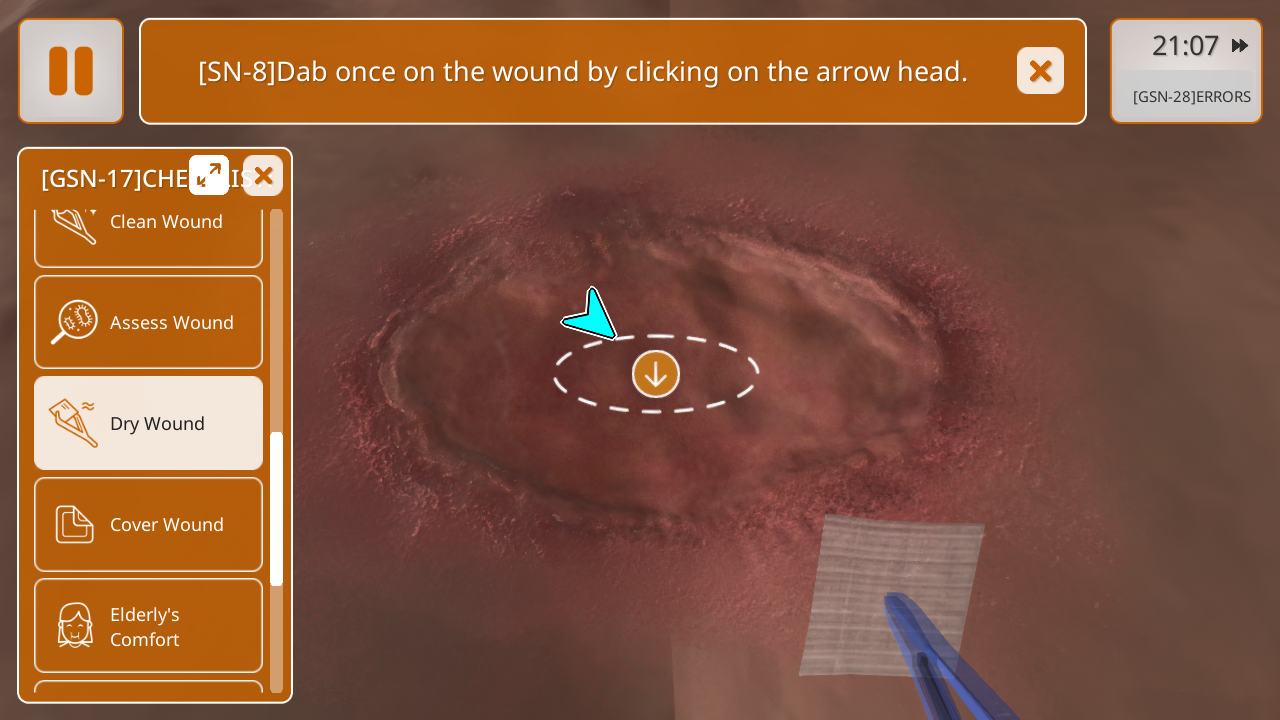This screenshot has width=1280, height=720.
Task: Select the Dry Wound checklist step
Action: click(148, 423)
